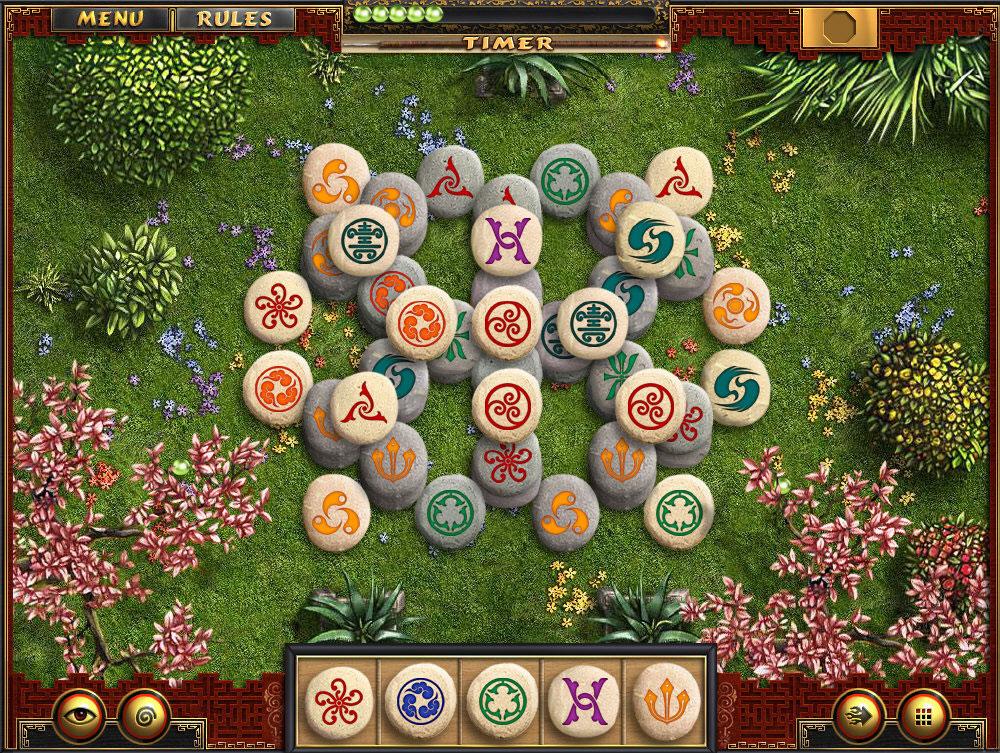The image size is (1000, 753).
Task: Select the purple symbol stone on the board
Action: click(500, 238)
